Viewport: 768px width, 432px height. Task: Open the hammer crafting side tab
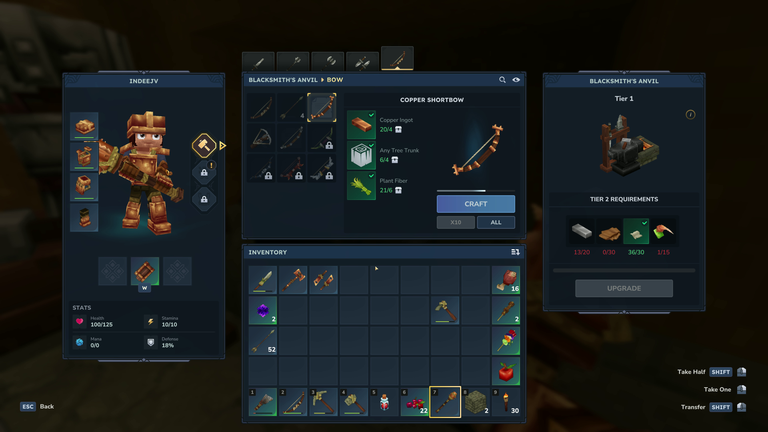pyautogui.click(x=204, y=146)
